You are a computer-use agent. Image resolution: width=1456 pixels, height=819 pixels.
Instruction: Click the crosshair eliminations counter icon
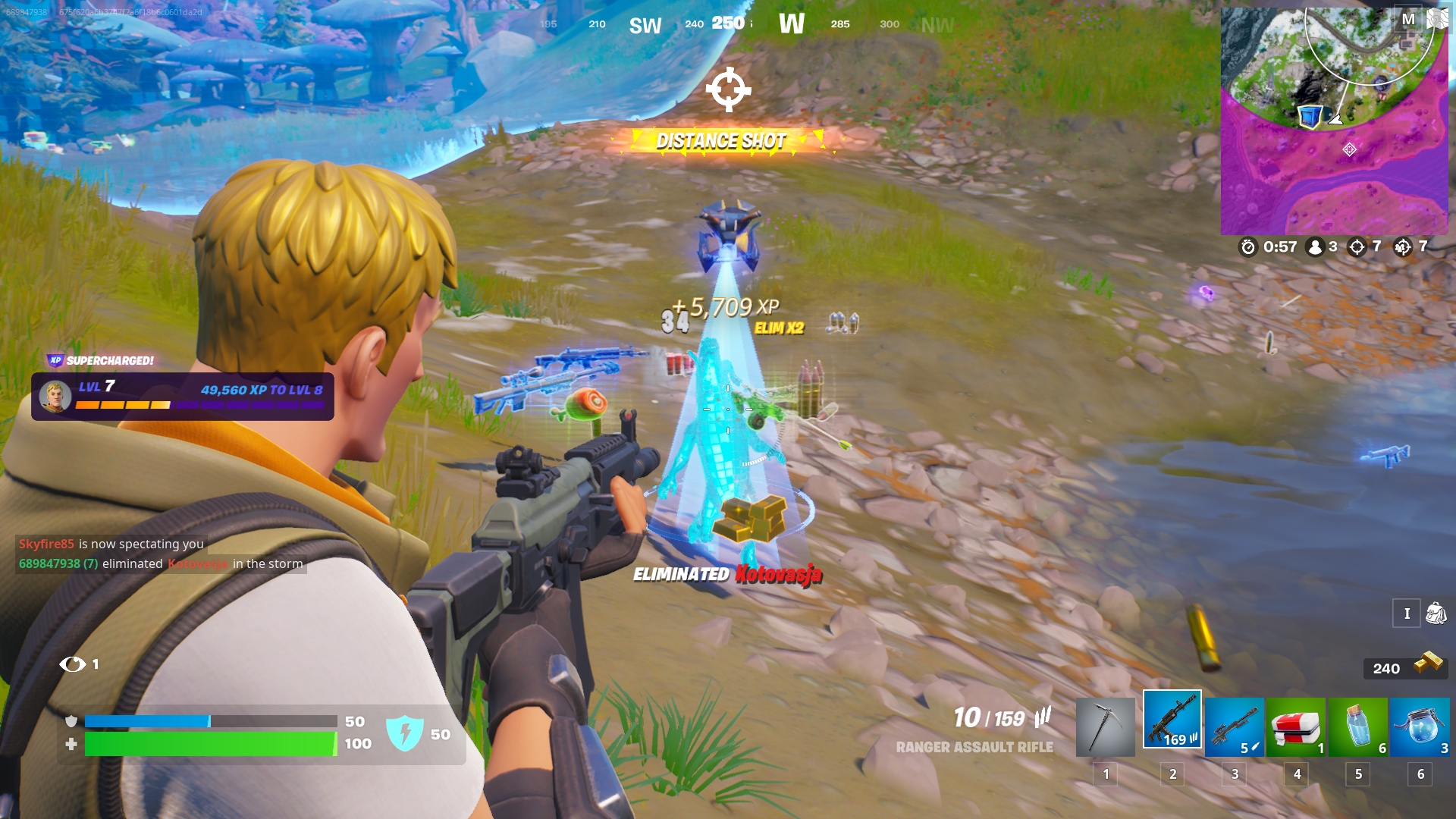[1357, 246]
